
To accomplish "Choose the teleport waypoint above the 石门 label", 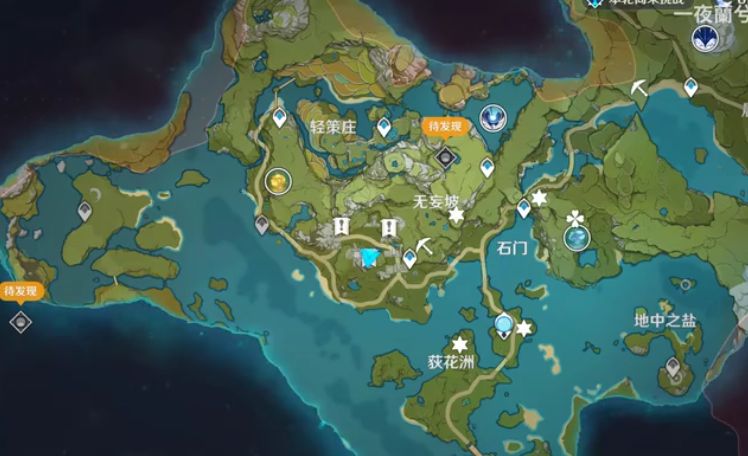I will pyautogui.click(x=523, y=208).
